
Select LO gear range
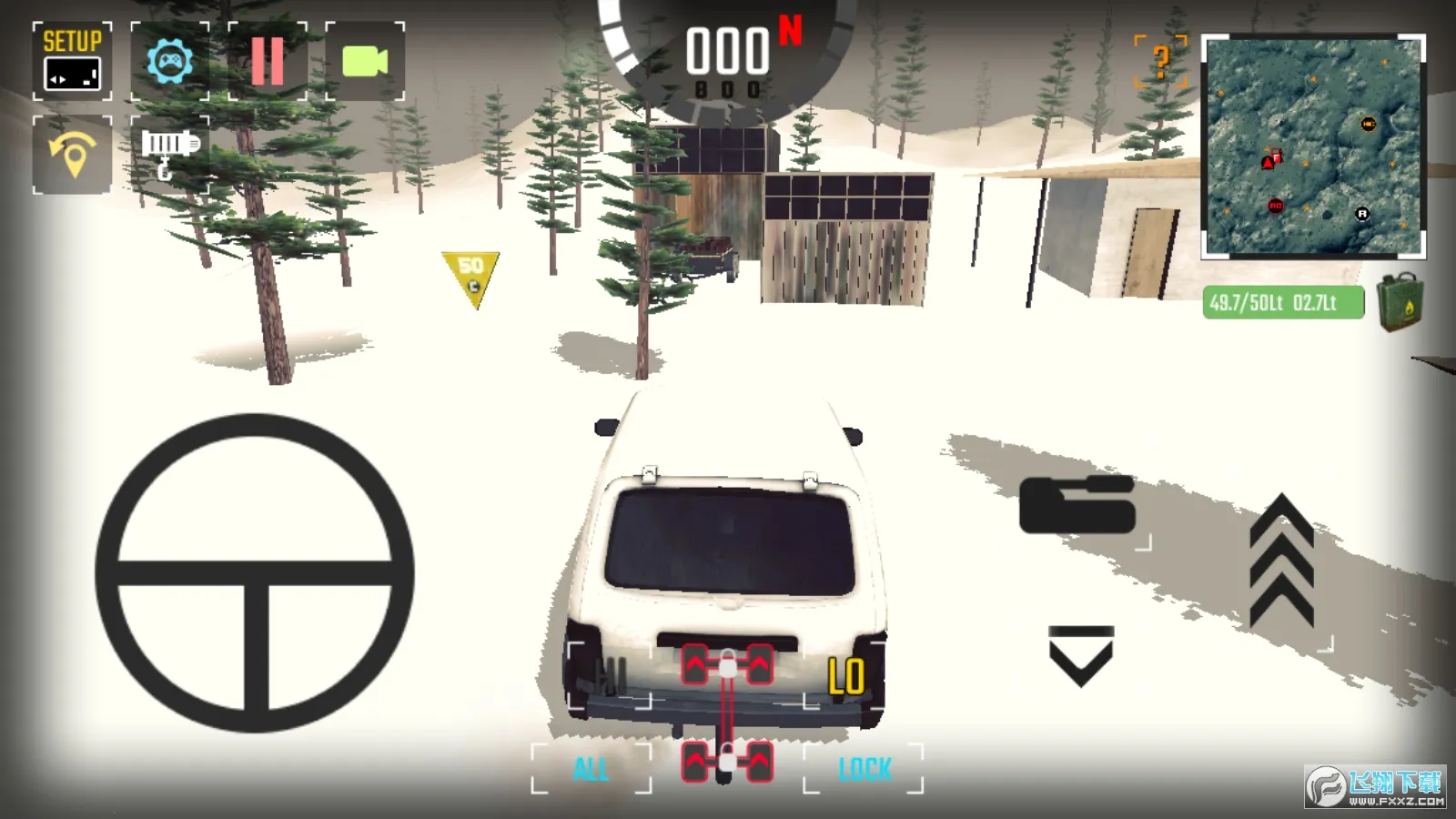[x=844, y=677]
